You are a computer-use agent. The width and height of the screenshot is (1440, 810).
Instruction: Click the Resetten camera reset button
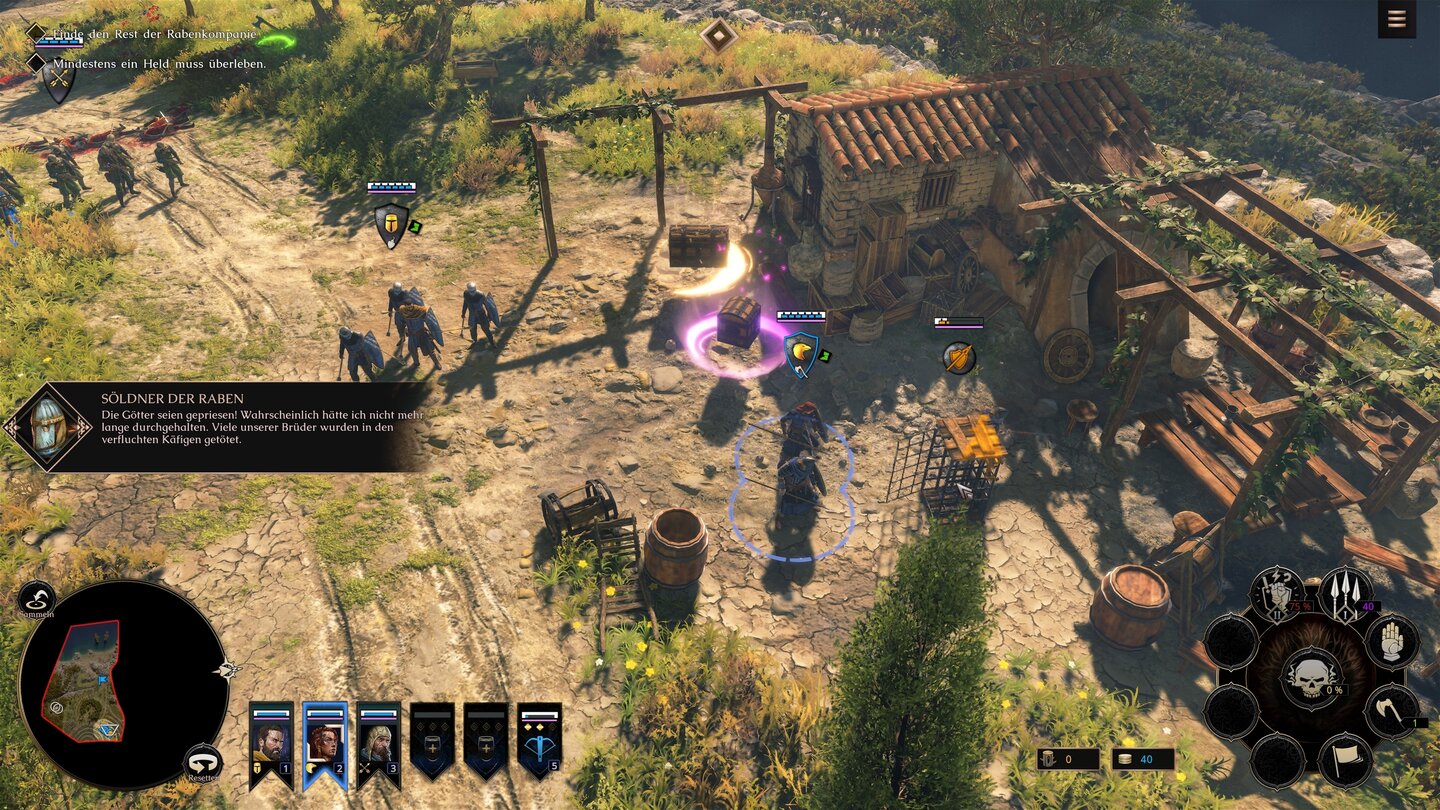[x=204, y=762]
